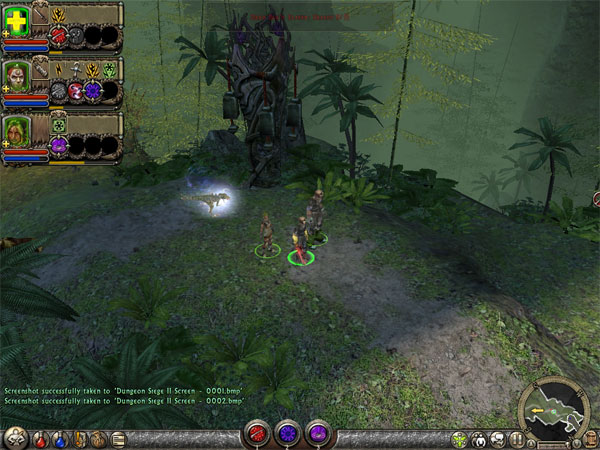
Task: Select the third hero's purple spell slot
Action: click(58, 145)
